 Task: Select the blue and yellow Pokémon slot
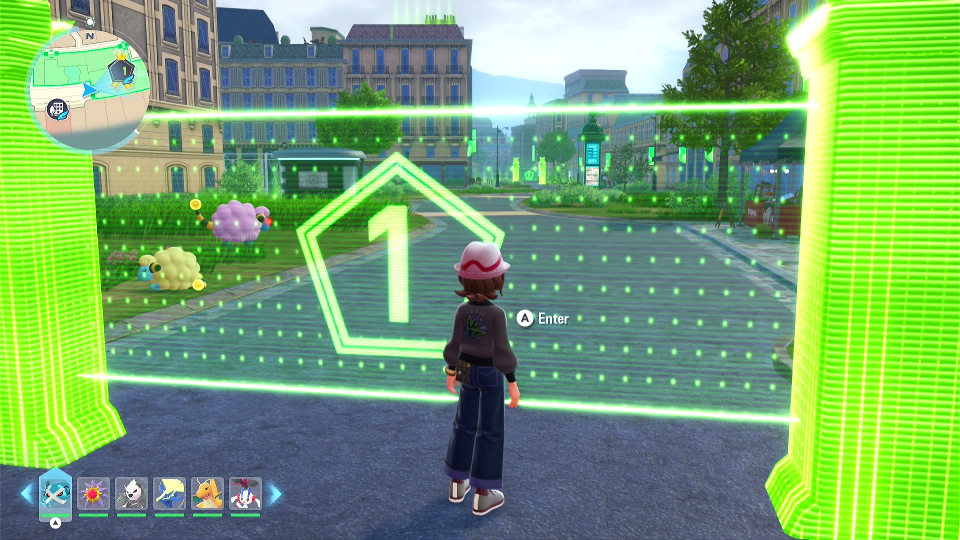169,493
